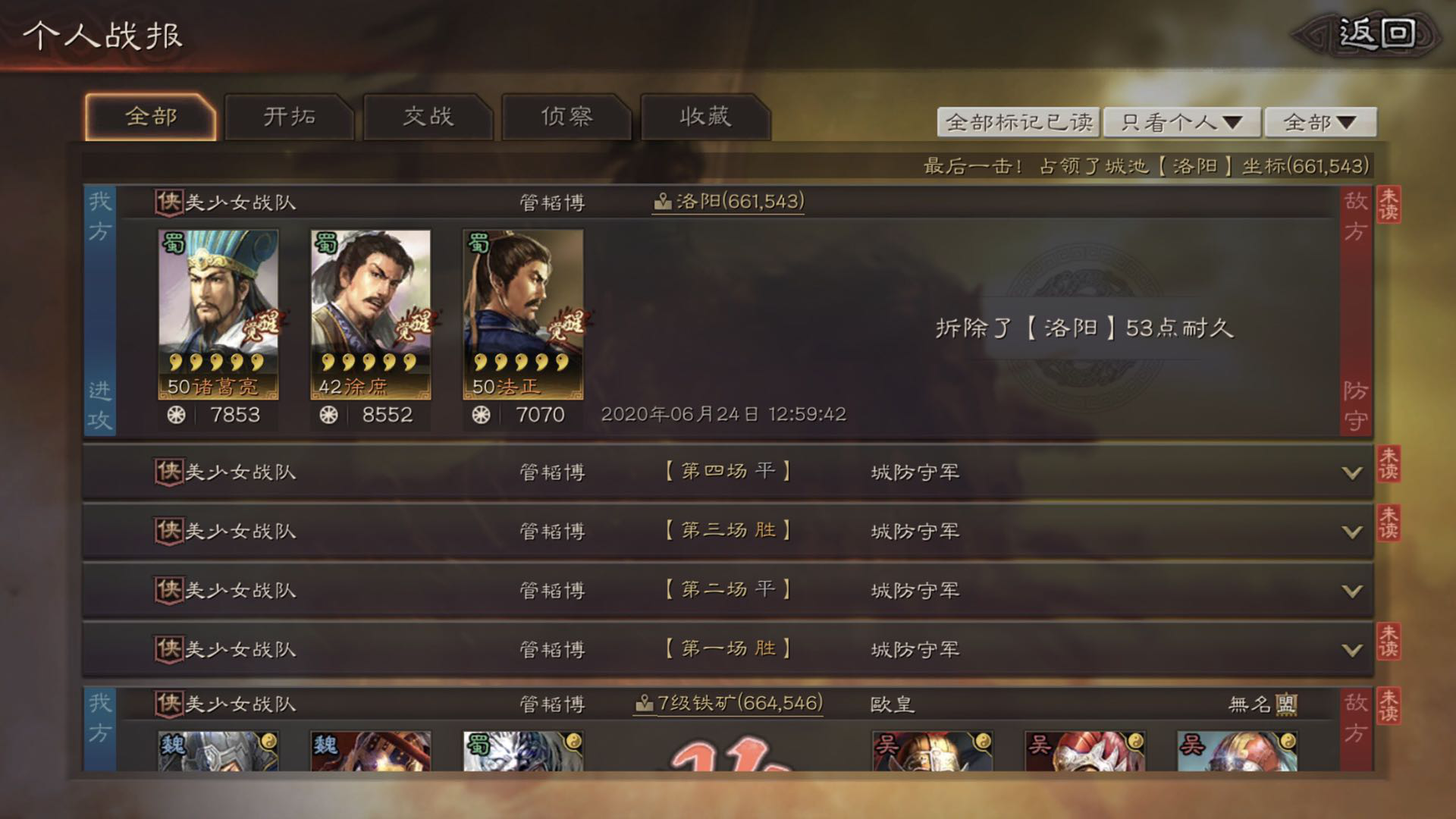This screenshot has height=819, width=1456.
Task: Open the 开拓 tab
Action: pyautogui.click(x=289, y=117)
